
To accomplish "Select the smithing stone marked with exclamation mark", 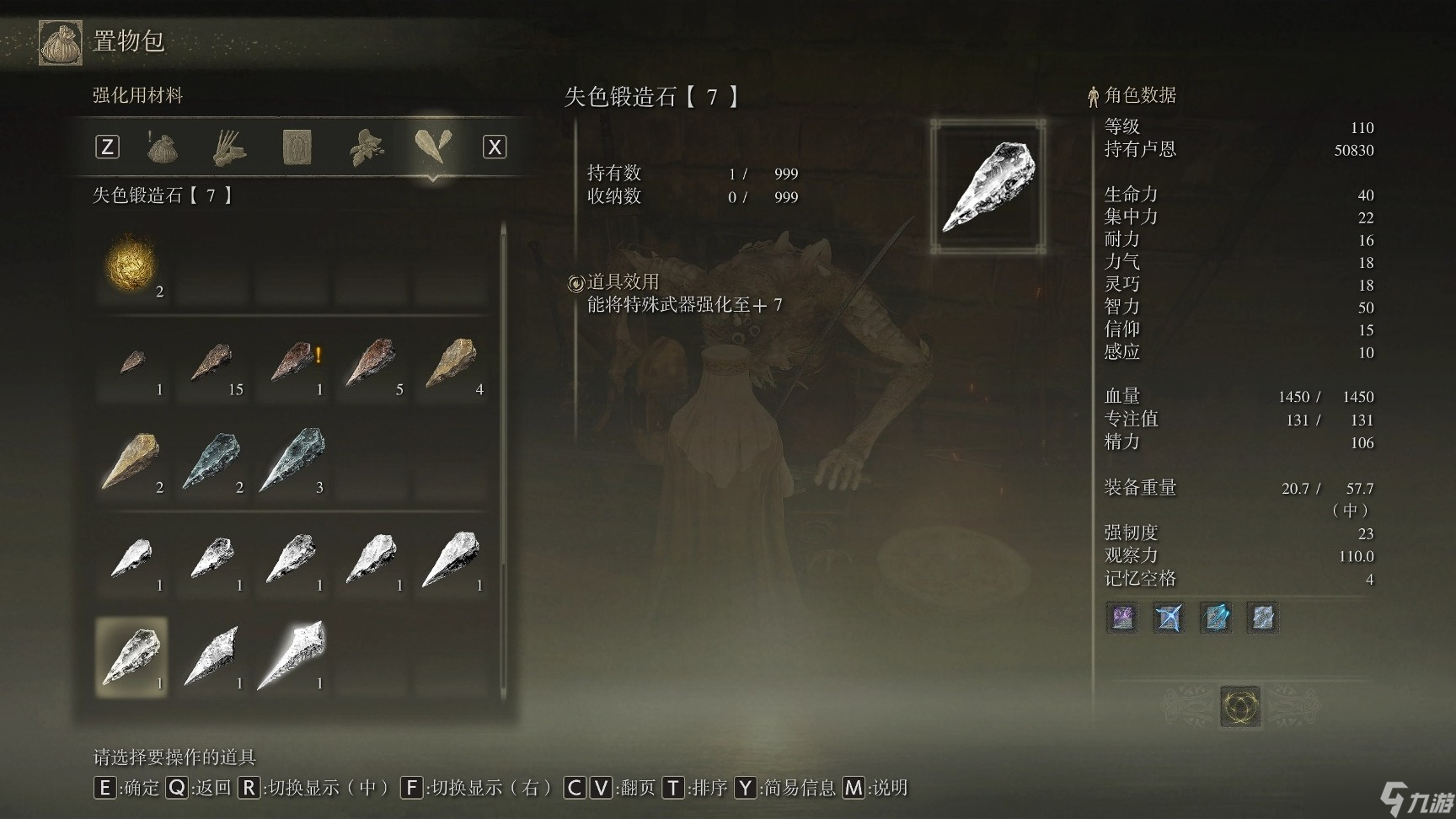I will point(292,362).
